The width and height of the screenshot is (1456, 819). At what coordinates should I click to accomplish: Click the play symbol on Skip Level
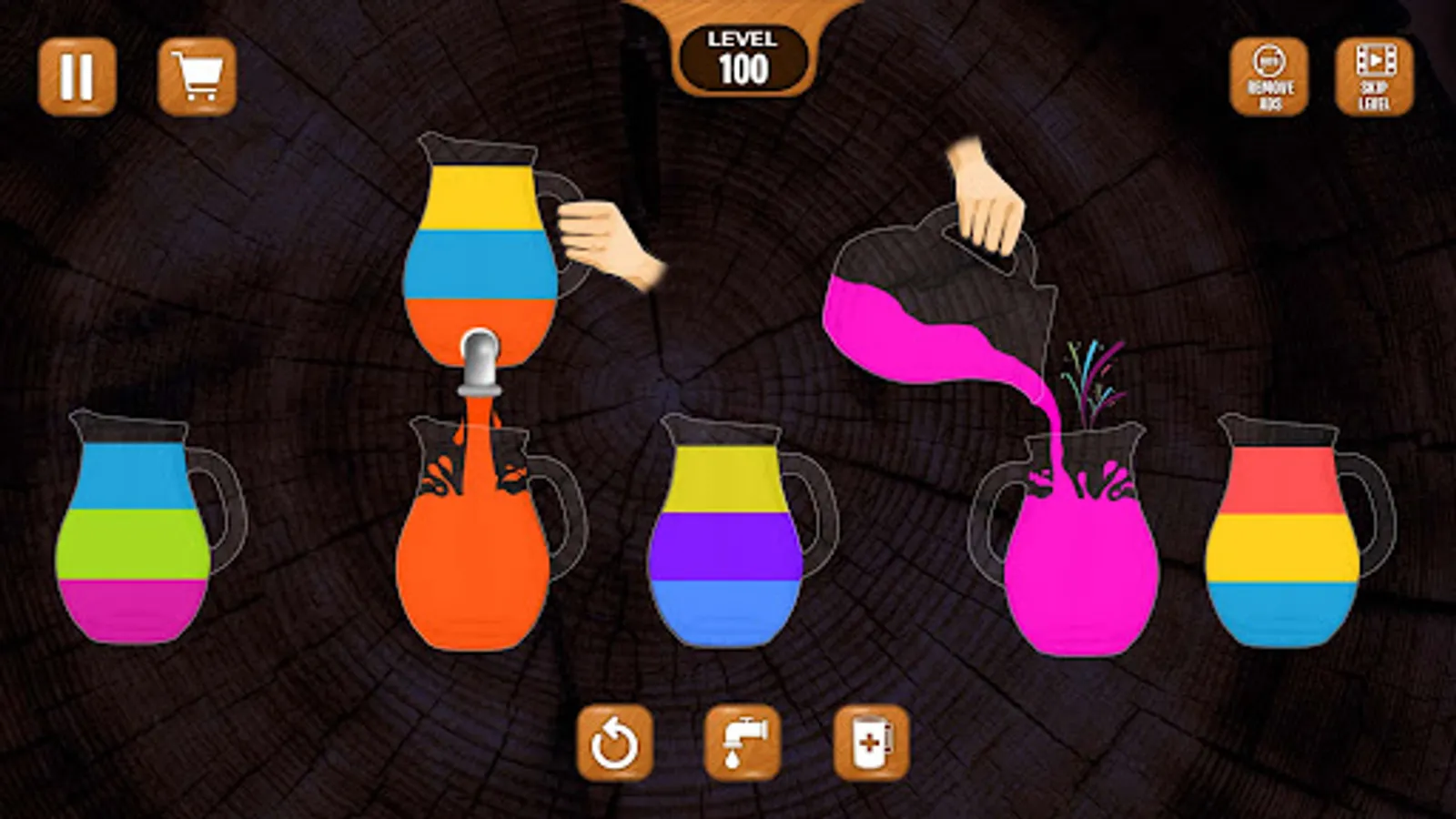(1377, 62)
